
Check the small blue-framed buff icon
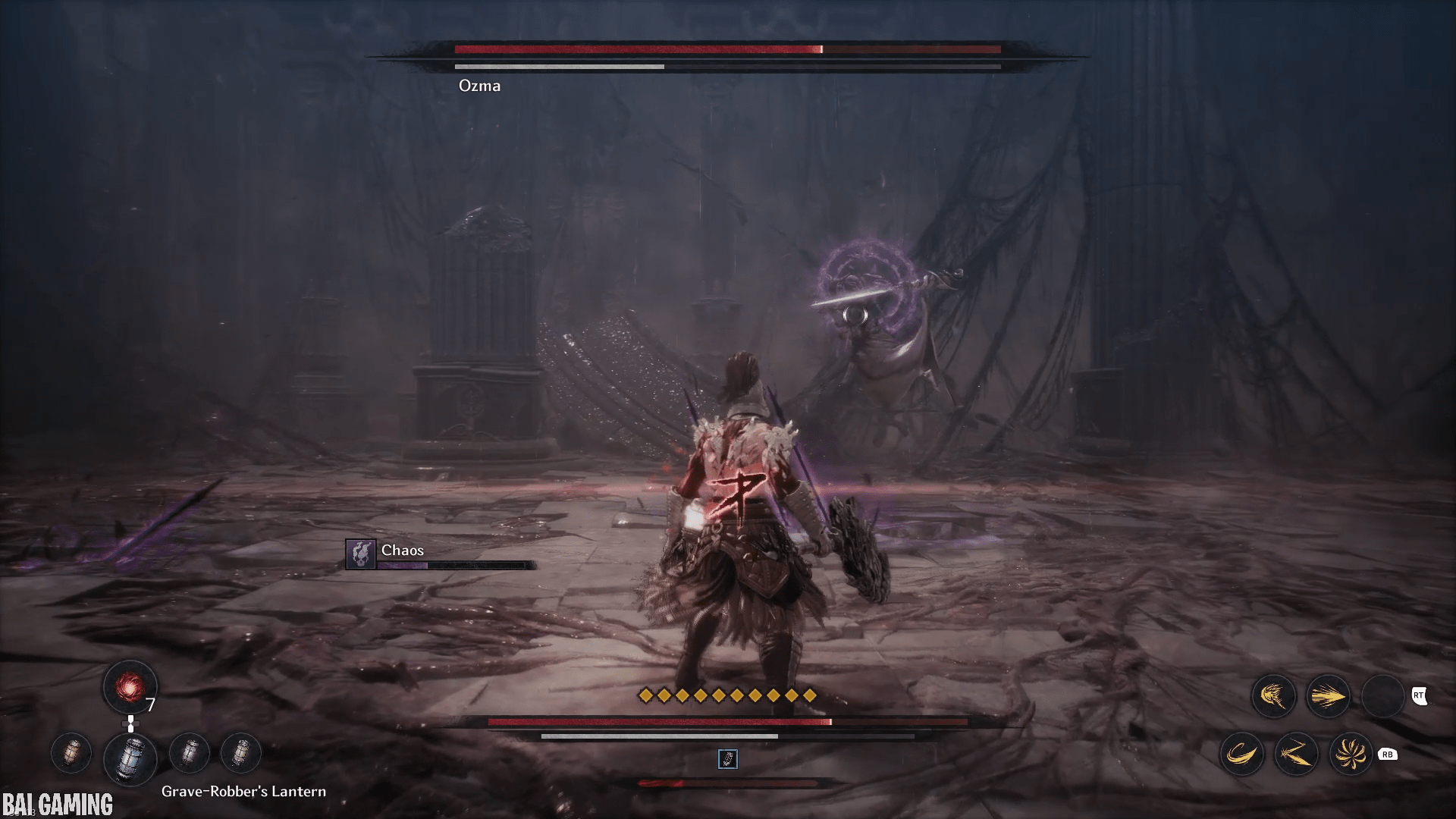[727, 759]
